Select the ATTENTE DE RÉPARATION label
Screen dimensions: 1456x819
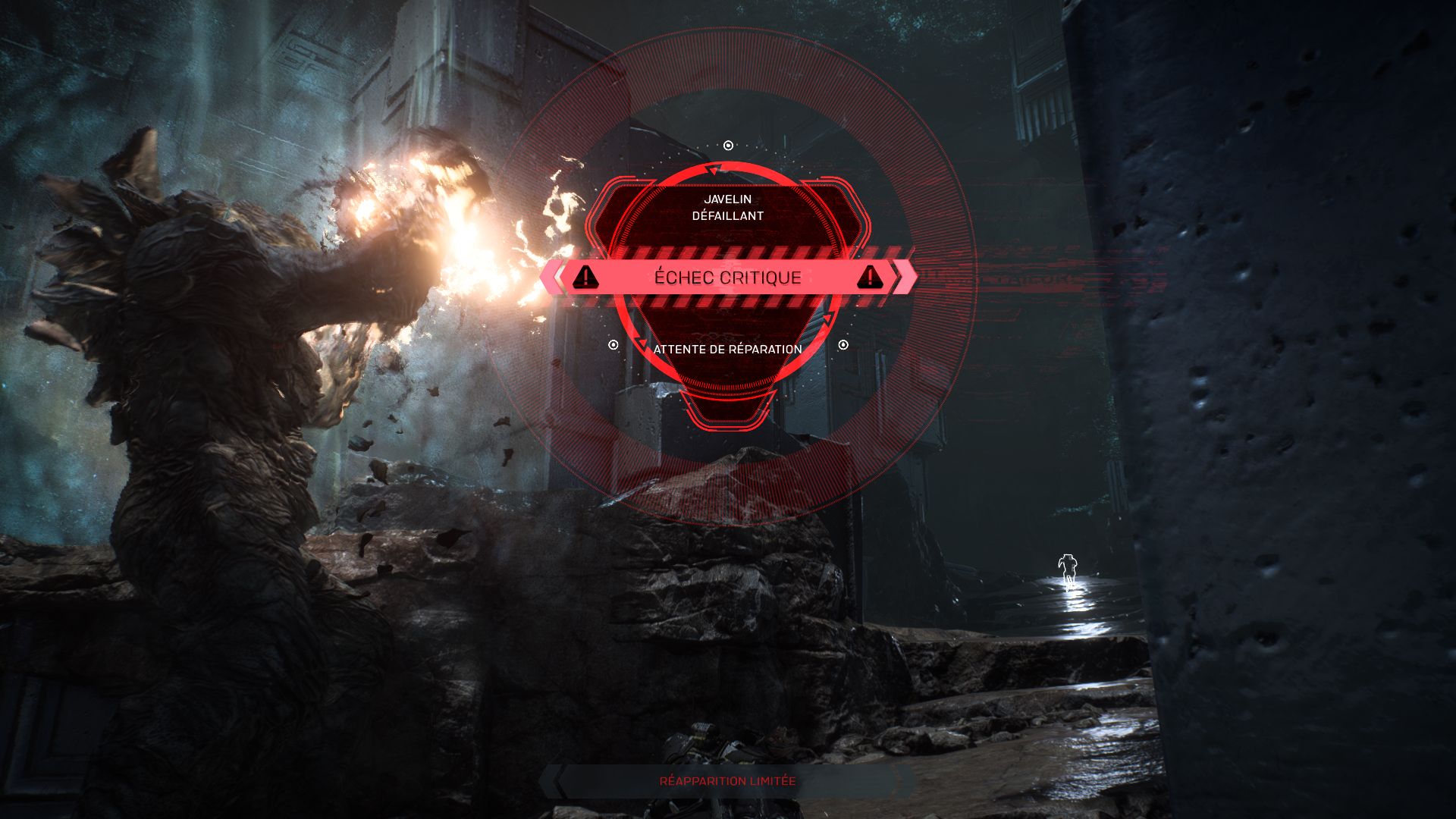[x=726, y=350]
